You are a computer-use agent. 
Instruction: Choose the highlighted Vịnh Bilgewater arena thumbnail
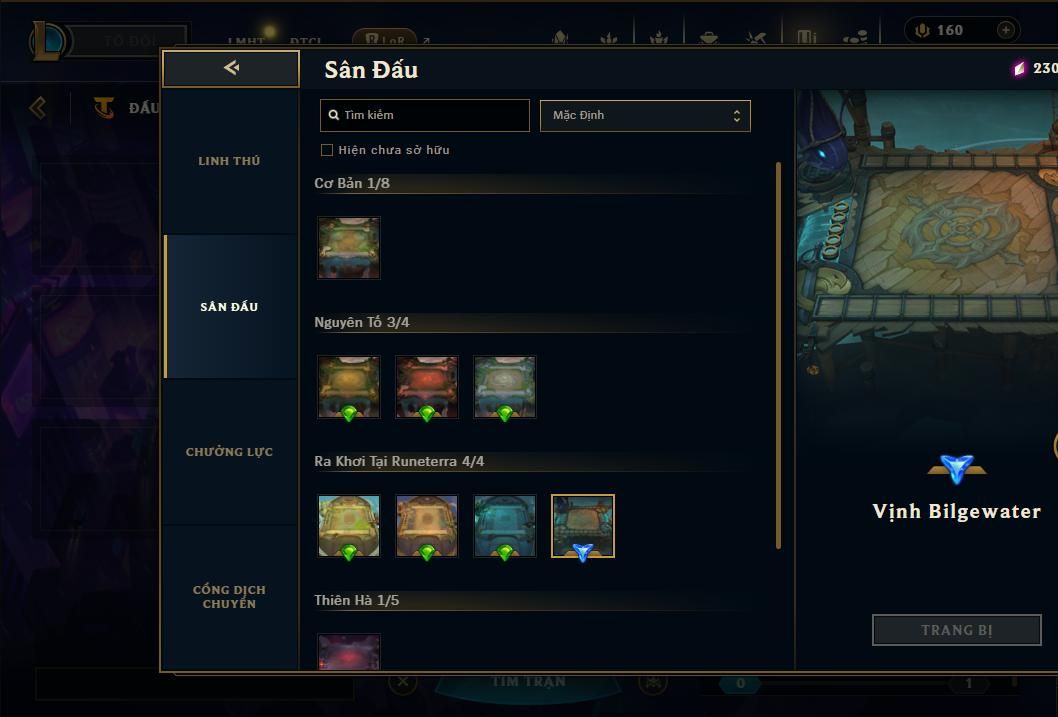(583, 525)
